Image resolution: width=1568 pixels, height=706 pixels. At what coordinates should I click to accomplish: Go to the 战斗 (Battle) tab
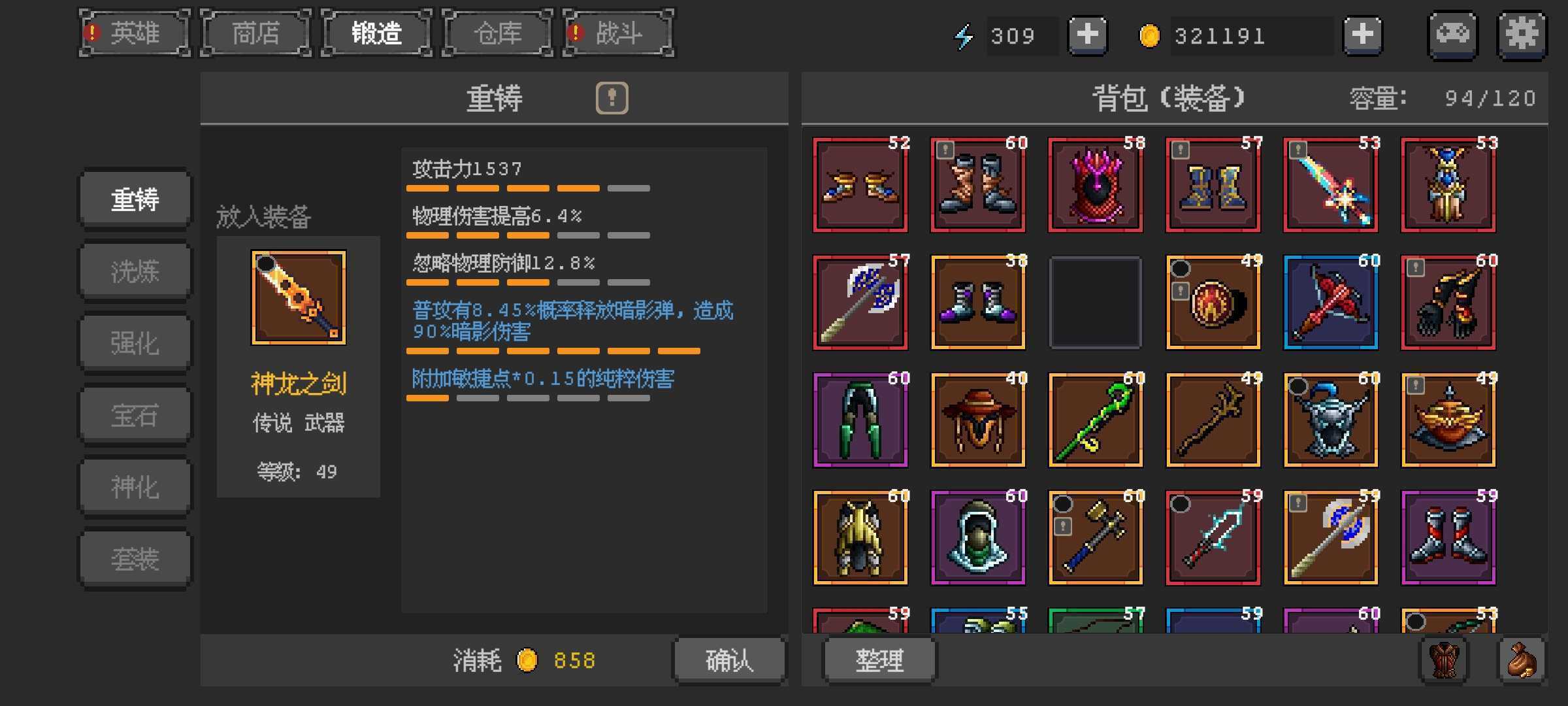point(618,33)
